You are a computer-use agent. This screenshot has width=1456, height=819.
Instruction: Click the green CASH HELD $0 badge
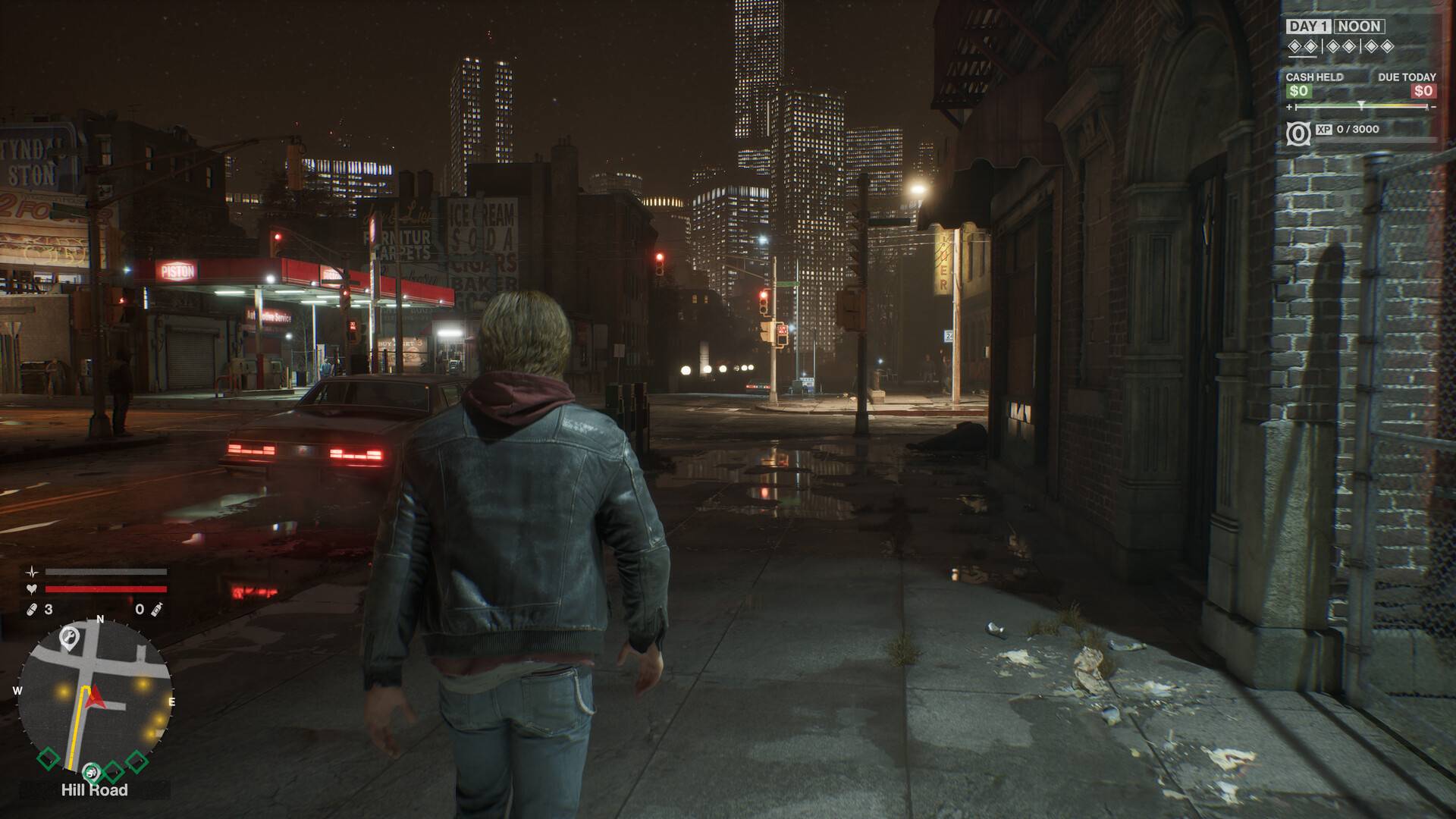click(x=1298, y=90)
